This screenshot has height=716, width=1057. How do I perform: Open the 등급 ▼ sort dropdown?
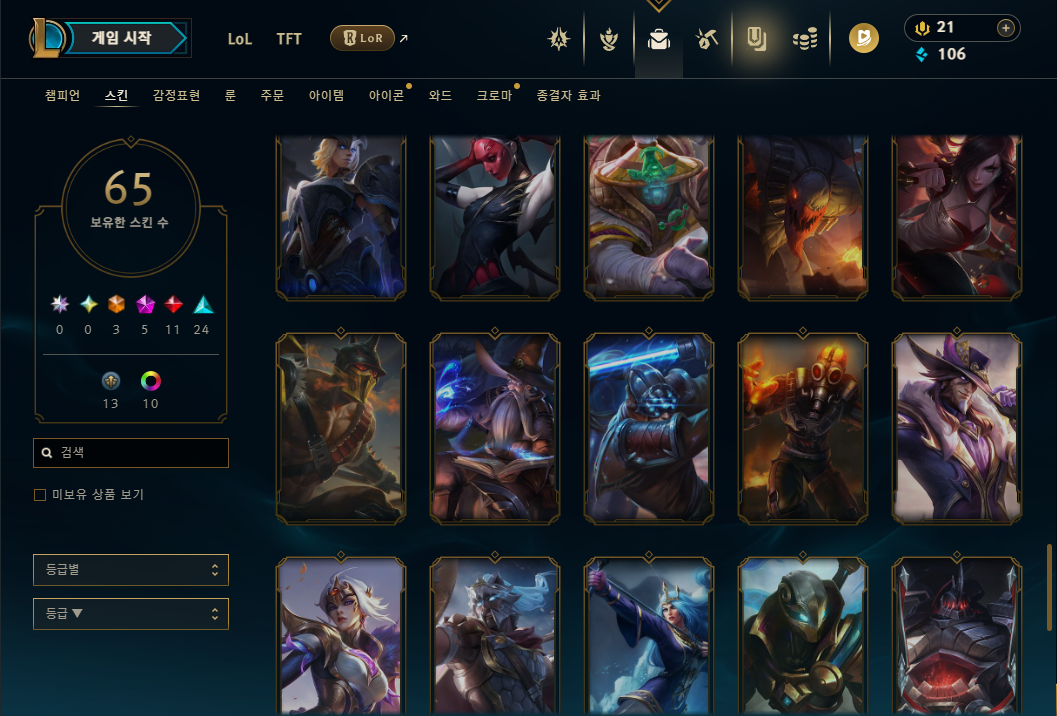(x=131, y=614)
